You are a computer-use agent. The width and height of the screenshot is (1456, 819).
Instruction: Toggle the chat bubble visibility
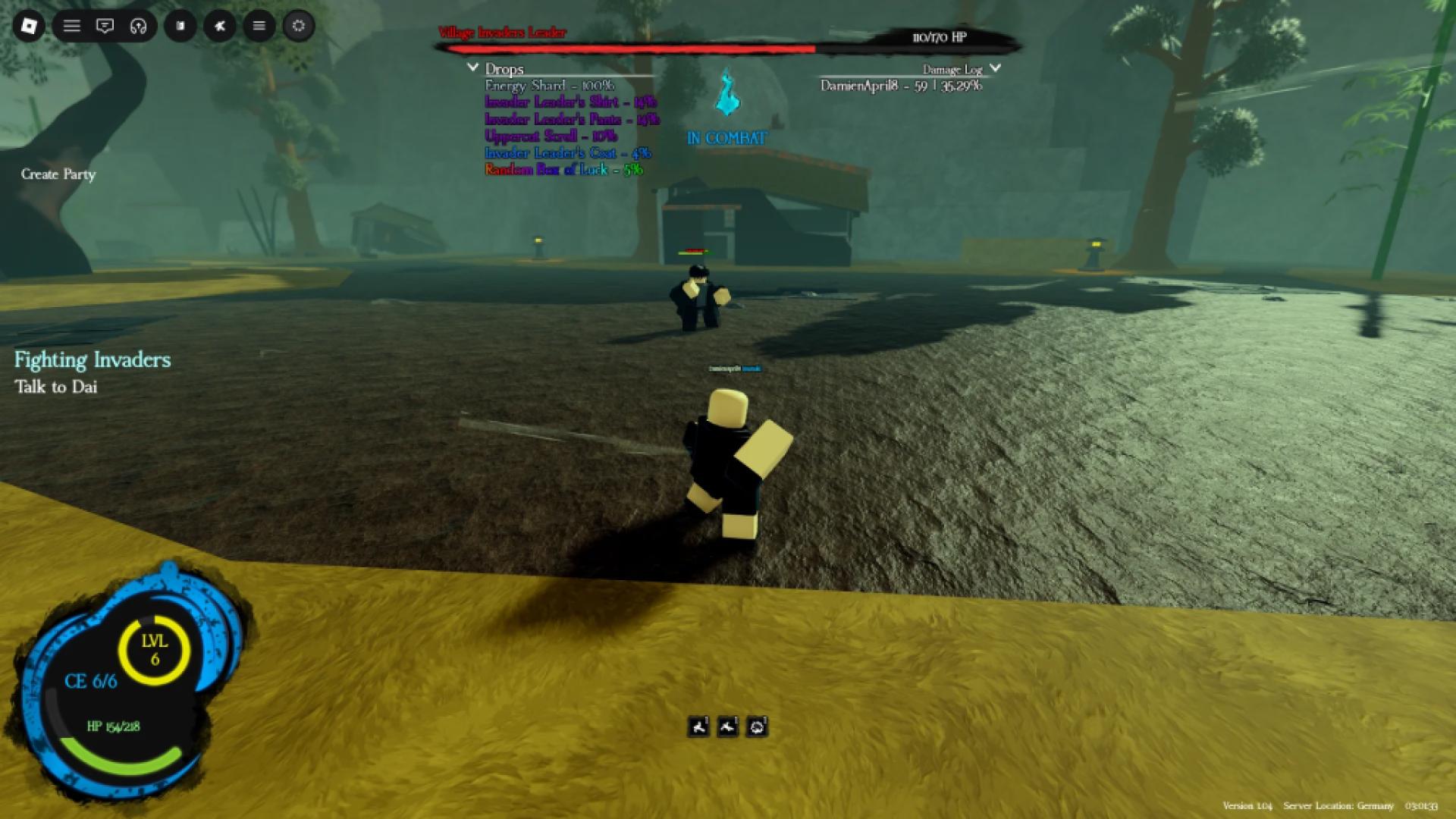pyautogui.click(x=104, y=26)
